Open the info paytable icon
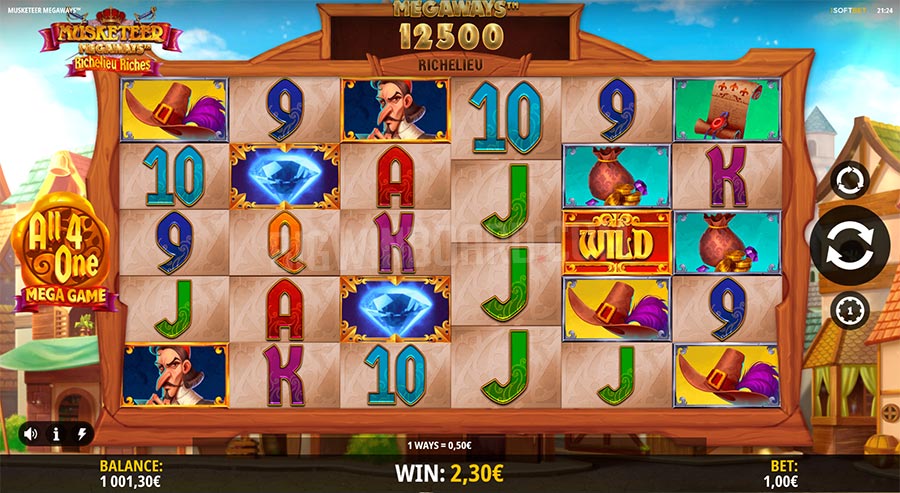 56,434
